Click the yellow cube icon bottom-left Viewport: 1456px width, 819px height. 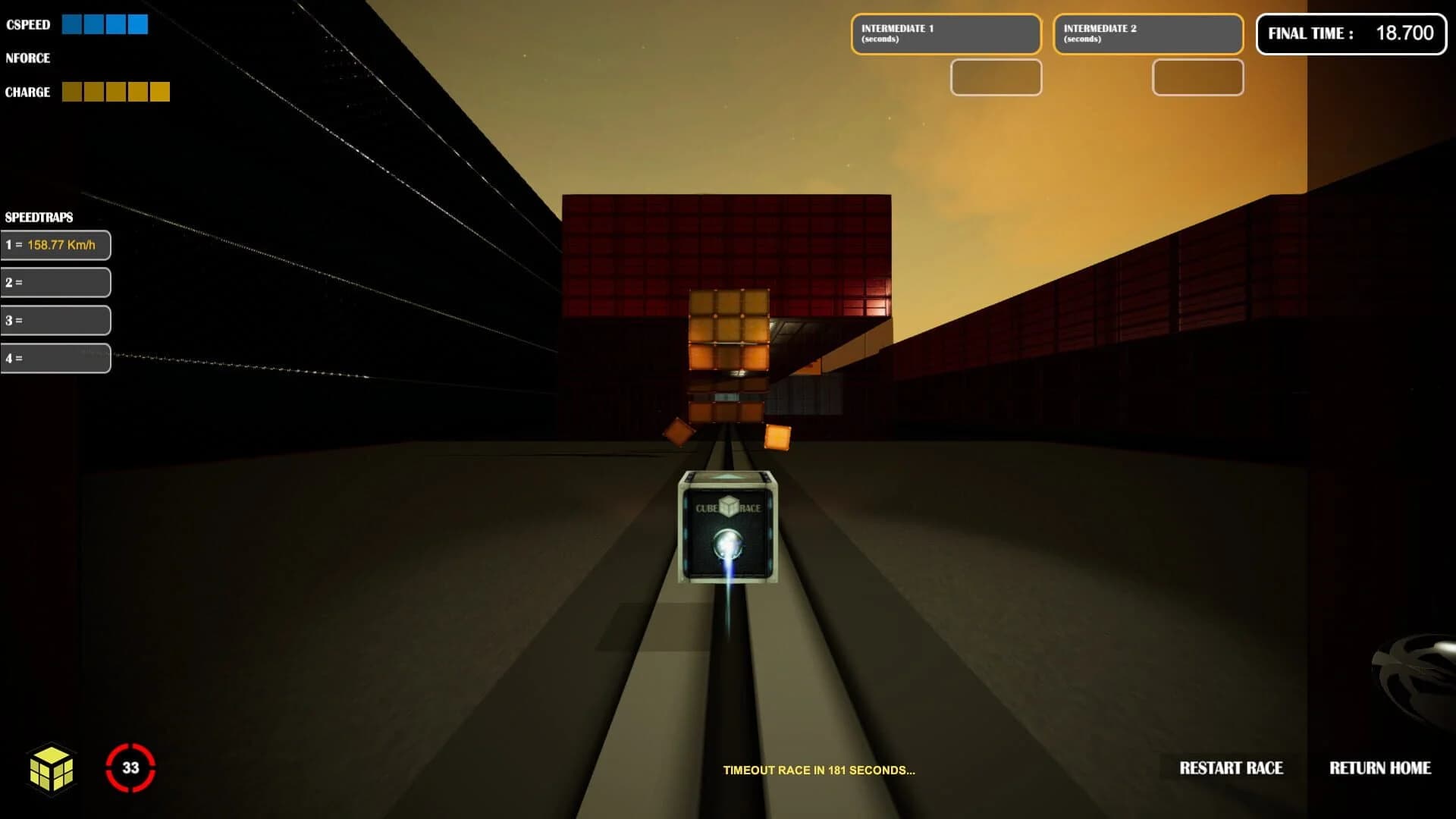pos(50,768)
